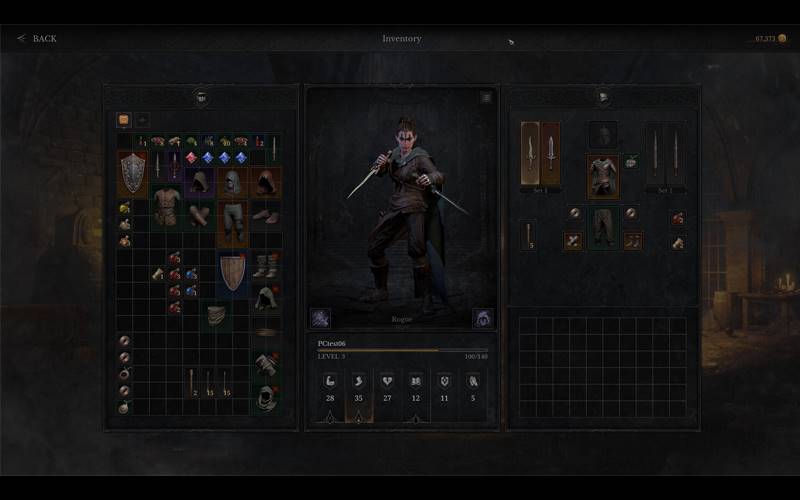Select the tall kite shield item
The height and width of the screenshot is (500, 800).
233,272
